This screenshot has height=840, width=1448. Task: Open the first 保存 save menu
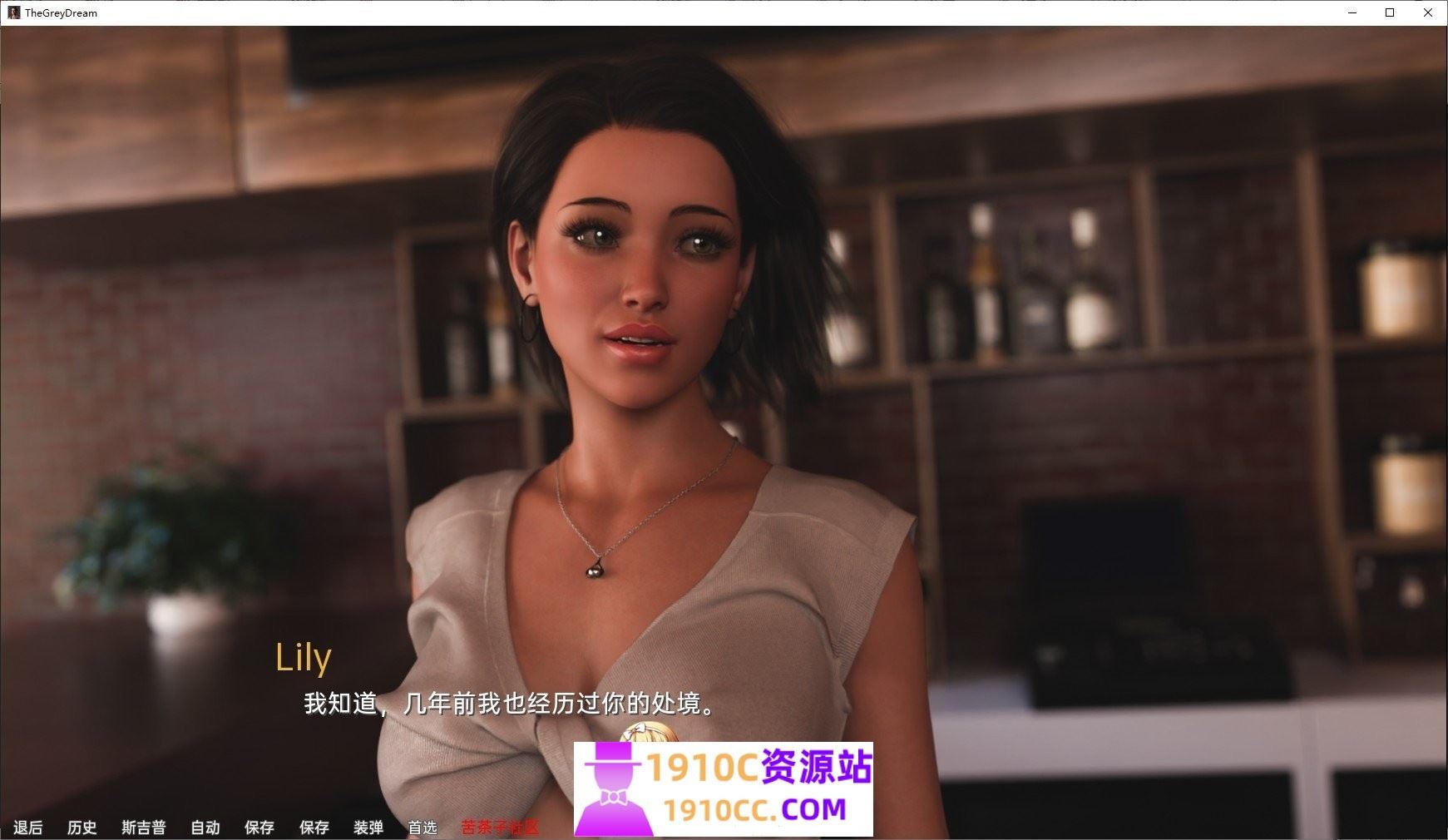[x=259, y=828]
